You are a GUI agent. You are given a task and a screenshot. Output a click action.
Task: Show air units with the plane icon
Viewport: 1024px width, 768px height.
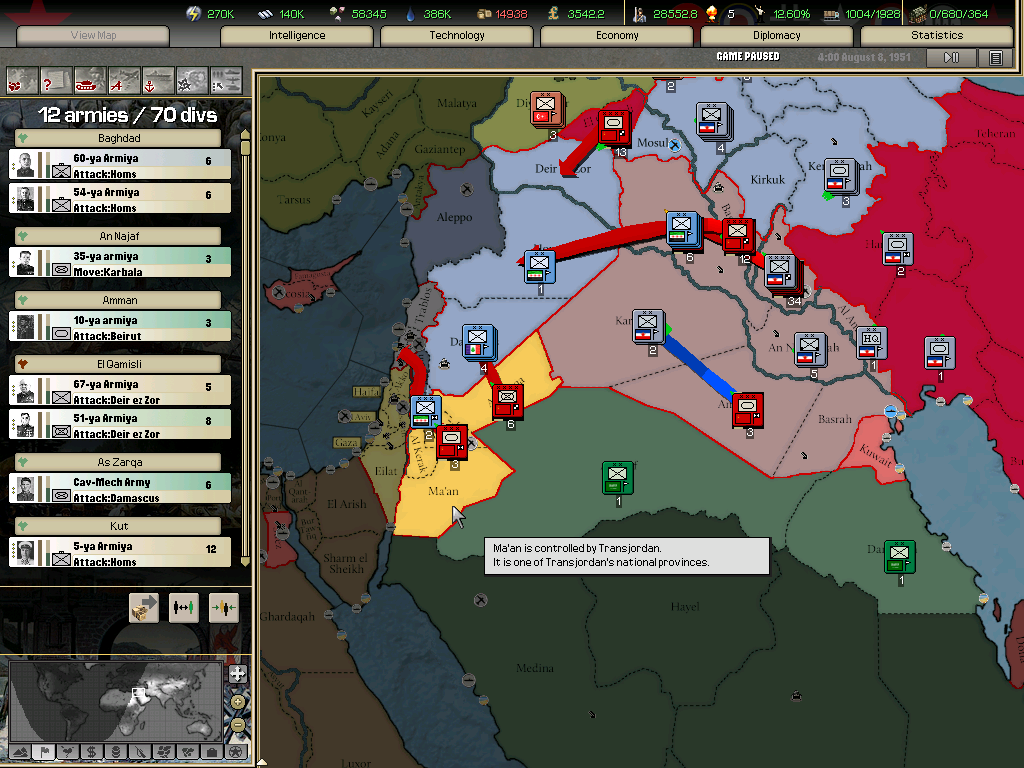pyautogui.click(x=124, y=79)
